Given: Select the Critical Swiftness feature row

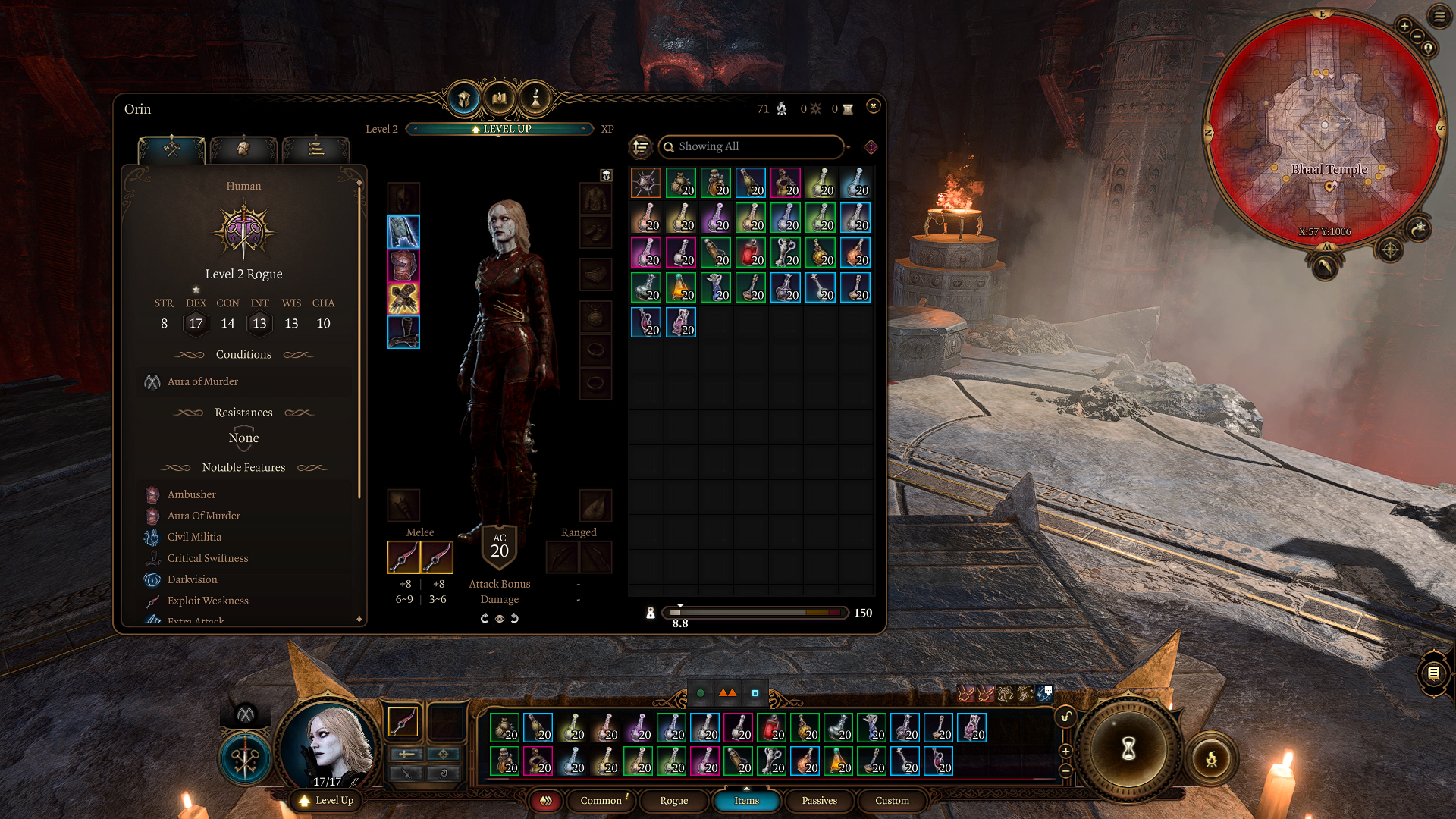Looking at the screenshot, I should [x=207, y=558].
